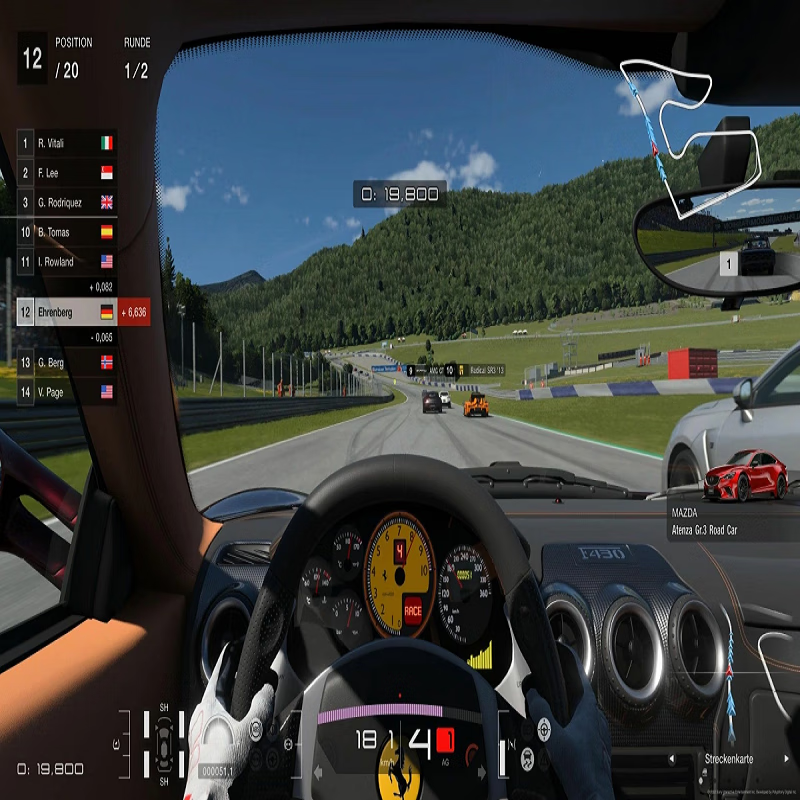The image size is (800, 800).
Task: Select the Radical SR3 '13 opponent tag
Action: tap(475, 370)
